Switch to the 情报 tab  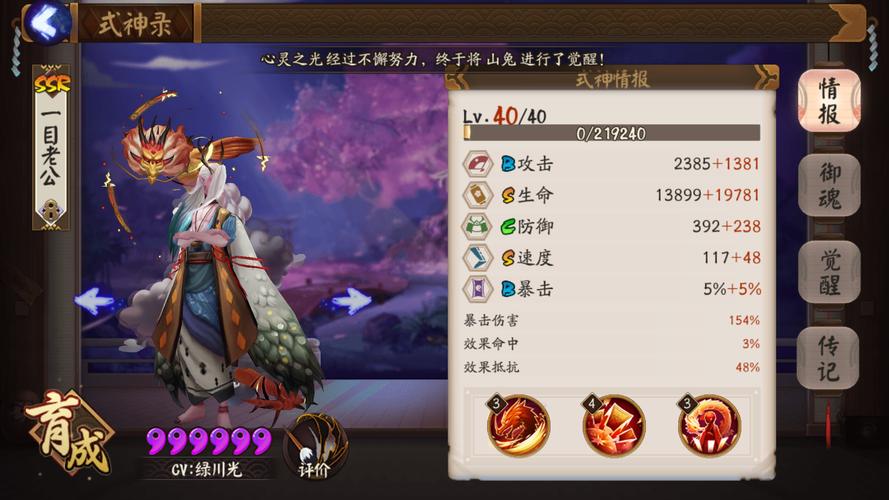point(829,101)
